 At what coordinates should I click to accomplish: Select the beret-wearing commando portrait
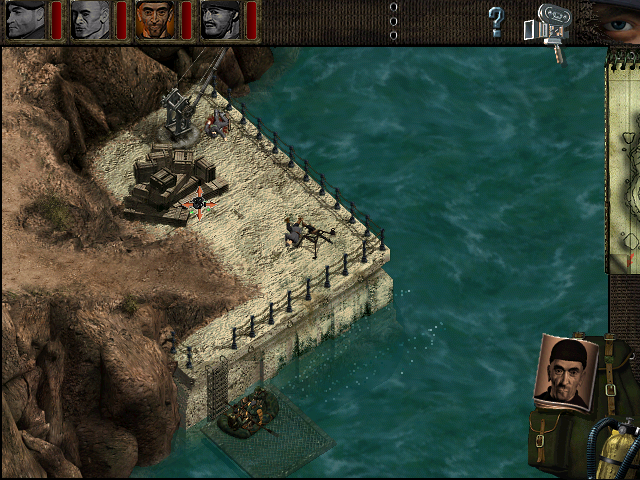coord(26,20)
